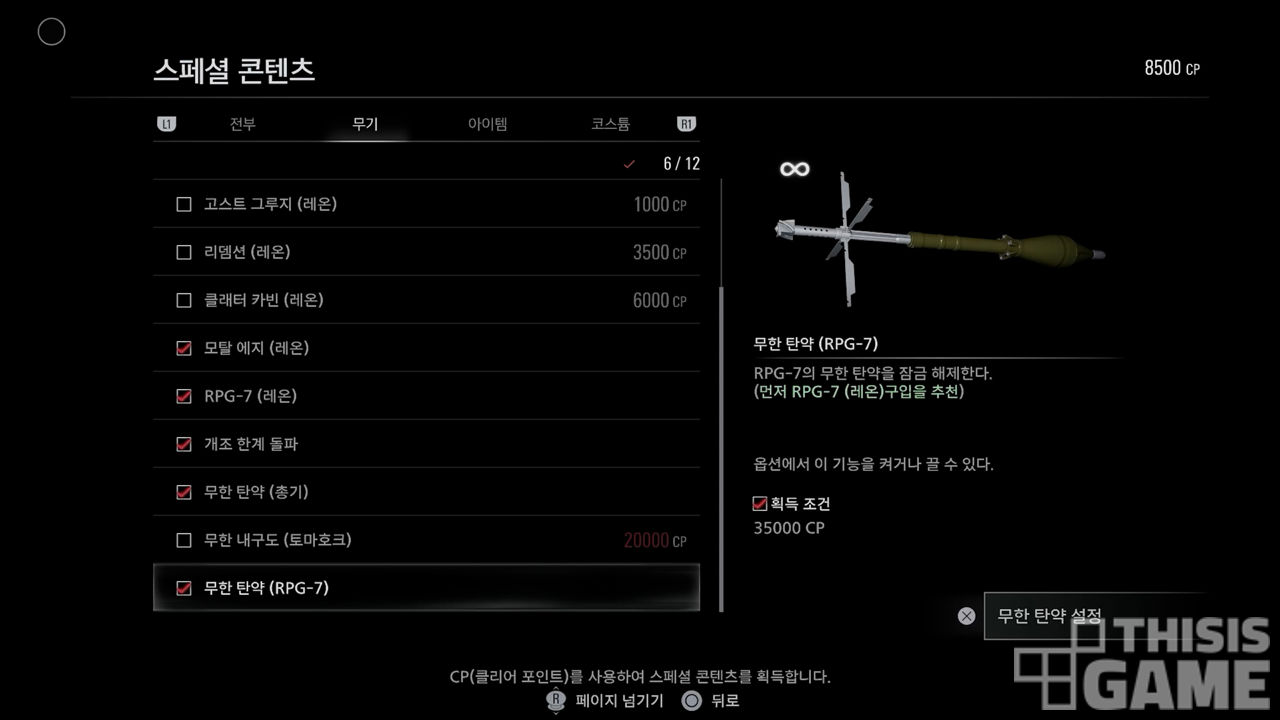The image size is (1280, 720).
Task: Go back with the 뒤로 button
Action: [x=711, y=701]
